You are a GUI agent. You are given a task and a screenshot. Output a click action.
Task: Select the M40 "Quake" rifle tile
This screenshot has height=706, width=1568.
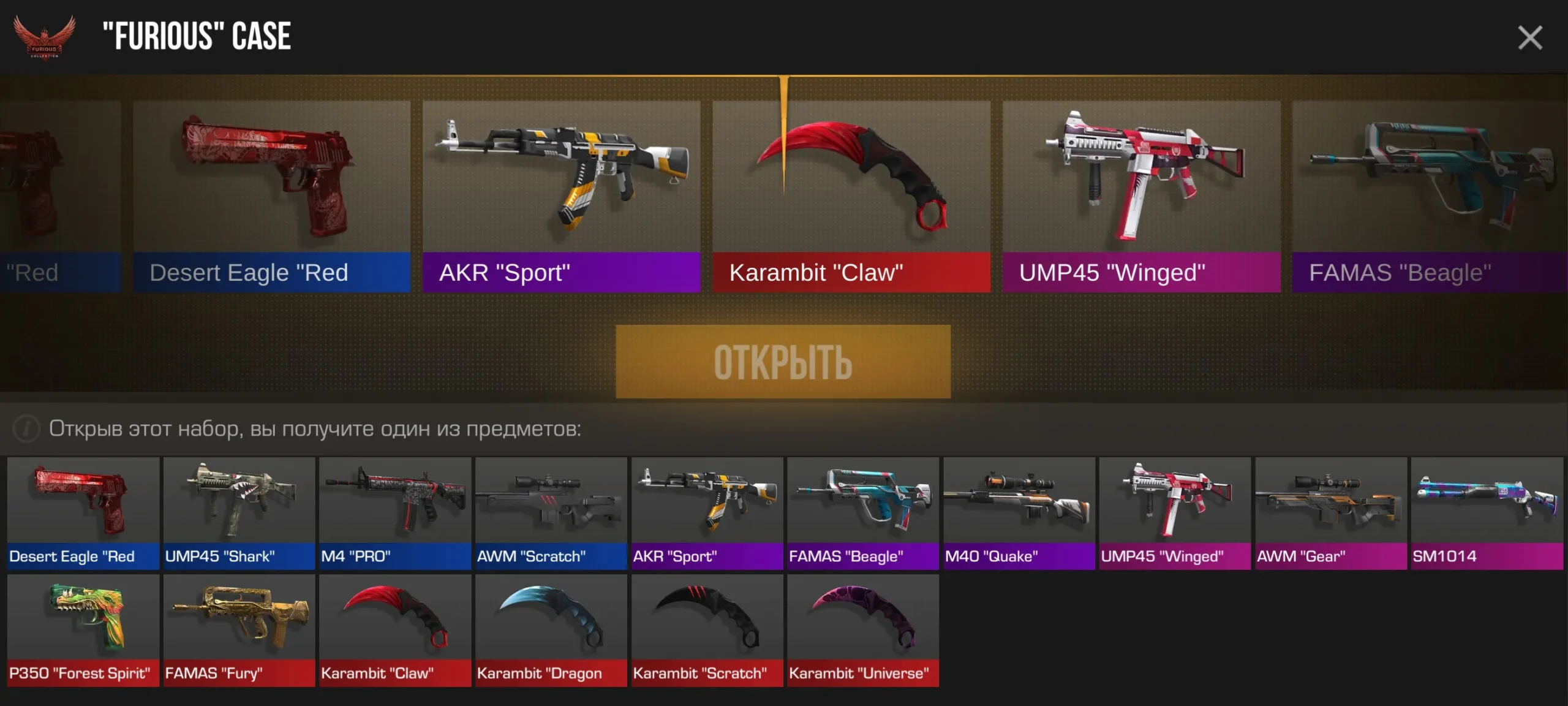pyautogui.click(x=1019, y=513)
